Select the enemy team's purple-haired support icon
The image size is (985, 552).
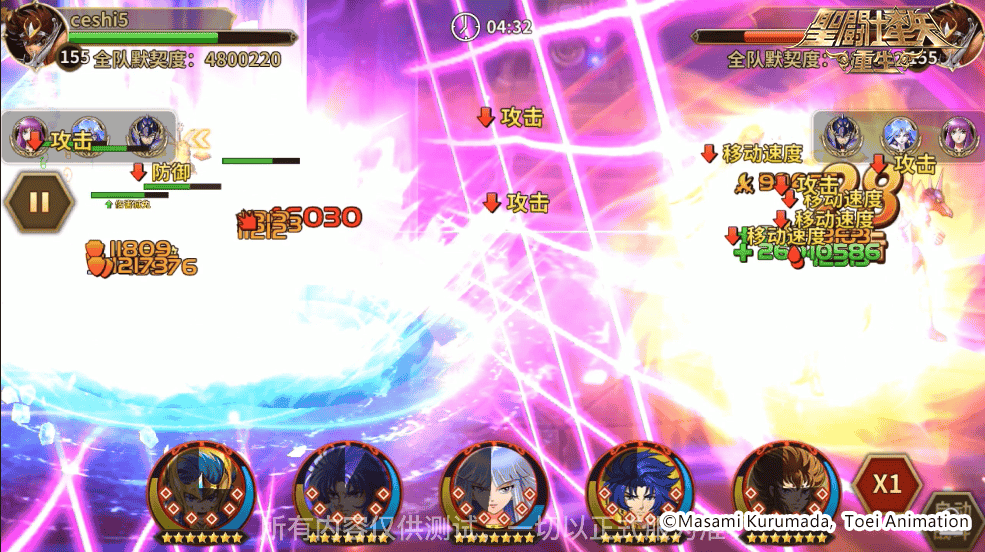pos(957,135)
